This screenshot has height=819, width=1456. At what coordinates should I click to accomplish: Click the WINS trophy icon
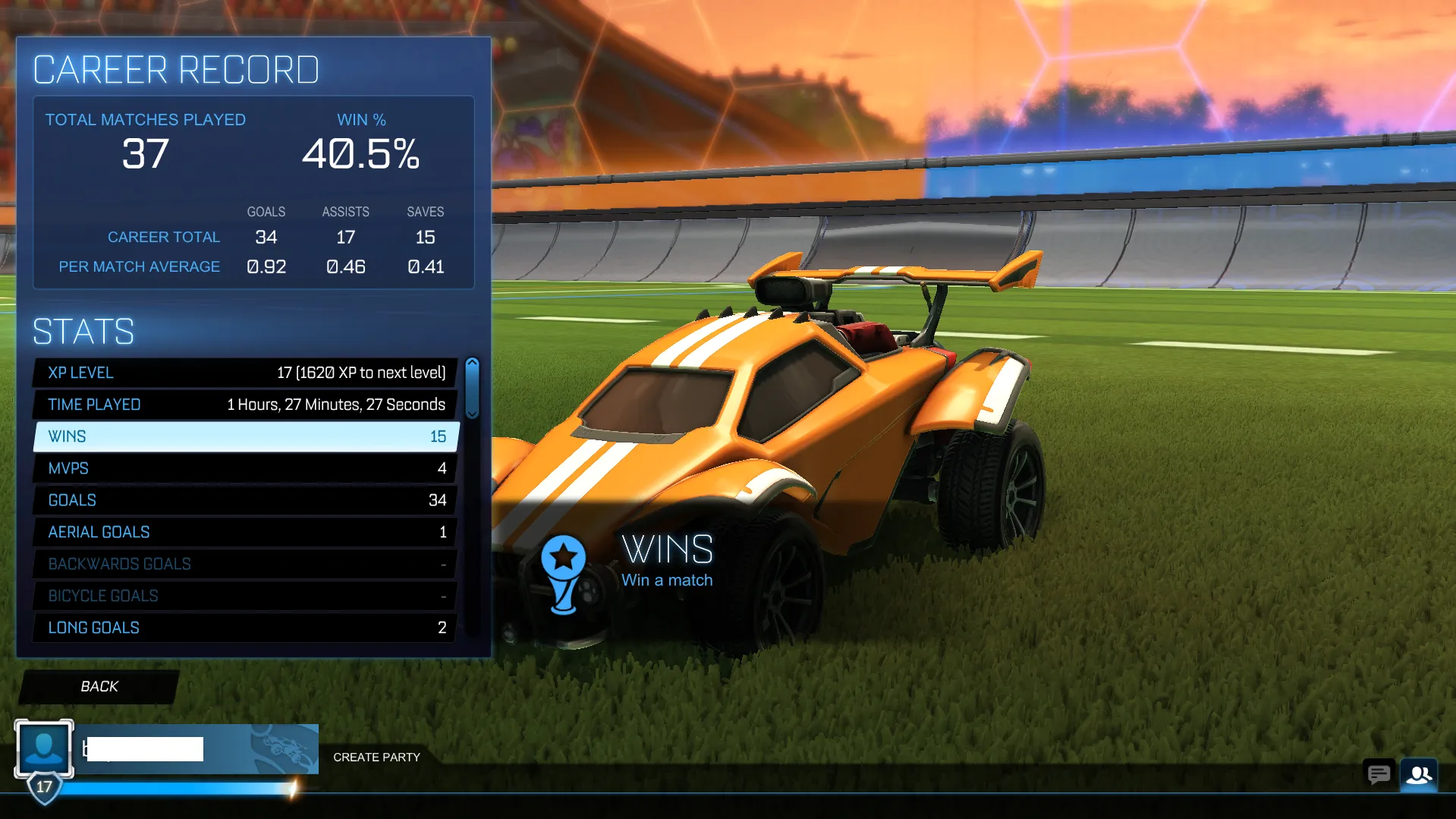[x=564, y=574]
